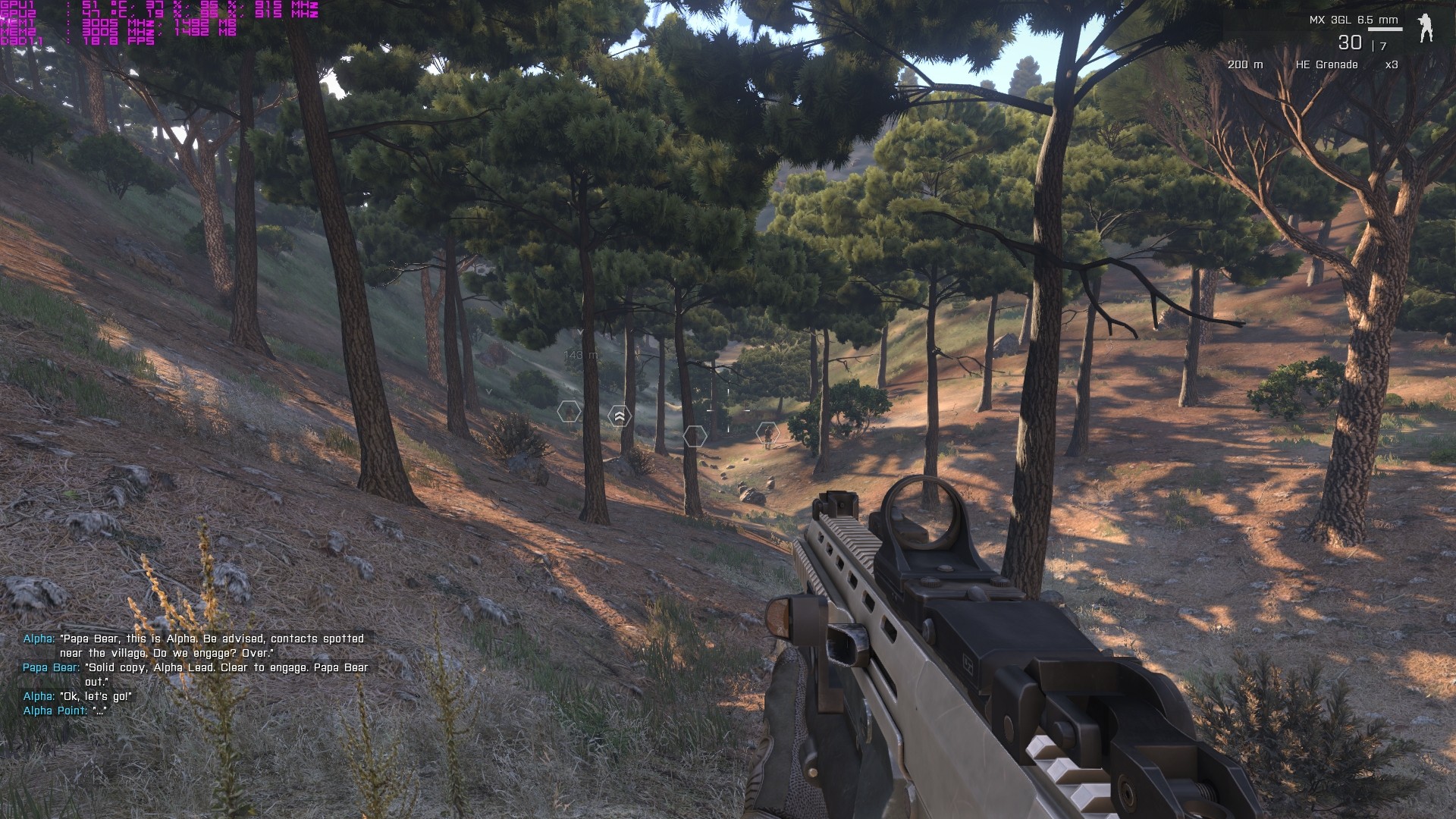
Task: Click the hexagon marker over the nearest teammate
Action: pos(569,413)
